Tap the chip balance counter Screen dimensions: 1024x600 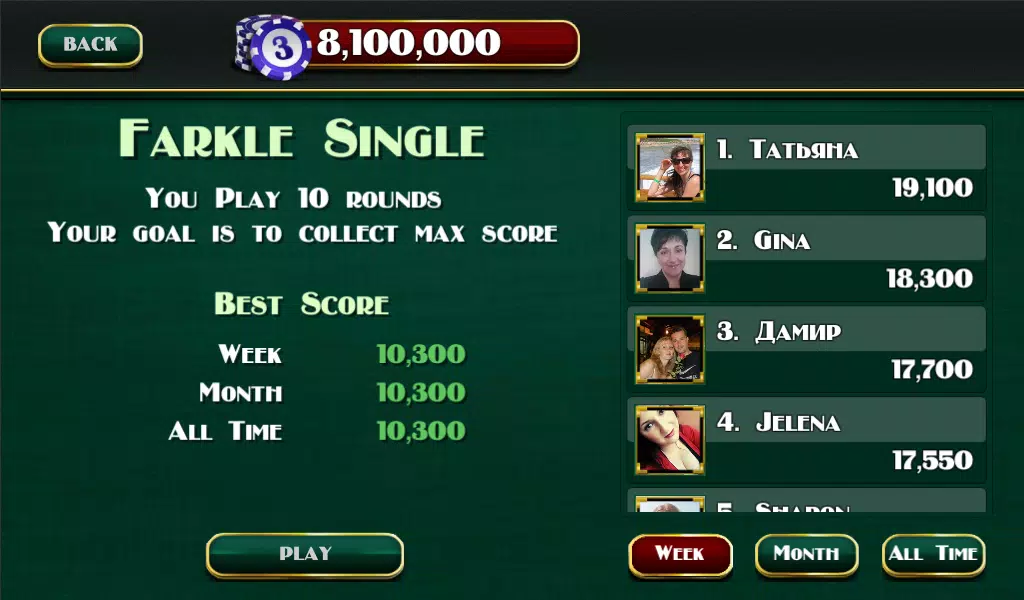point(408,44)
